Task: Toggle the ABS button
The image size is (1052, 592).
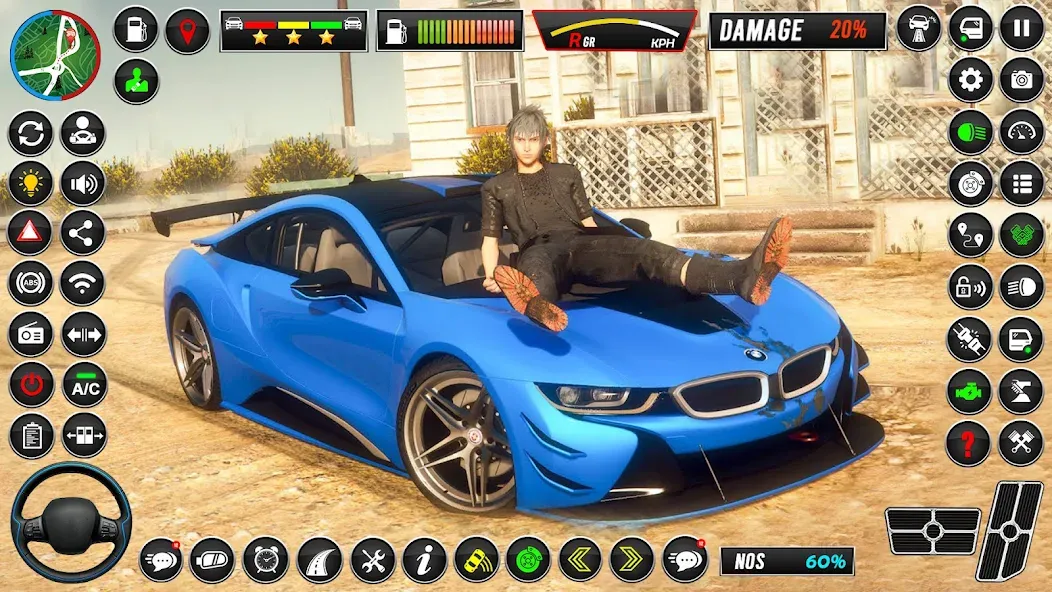Action: pos(30,283)
